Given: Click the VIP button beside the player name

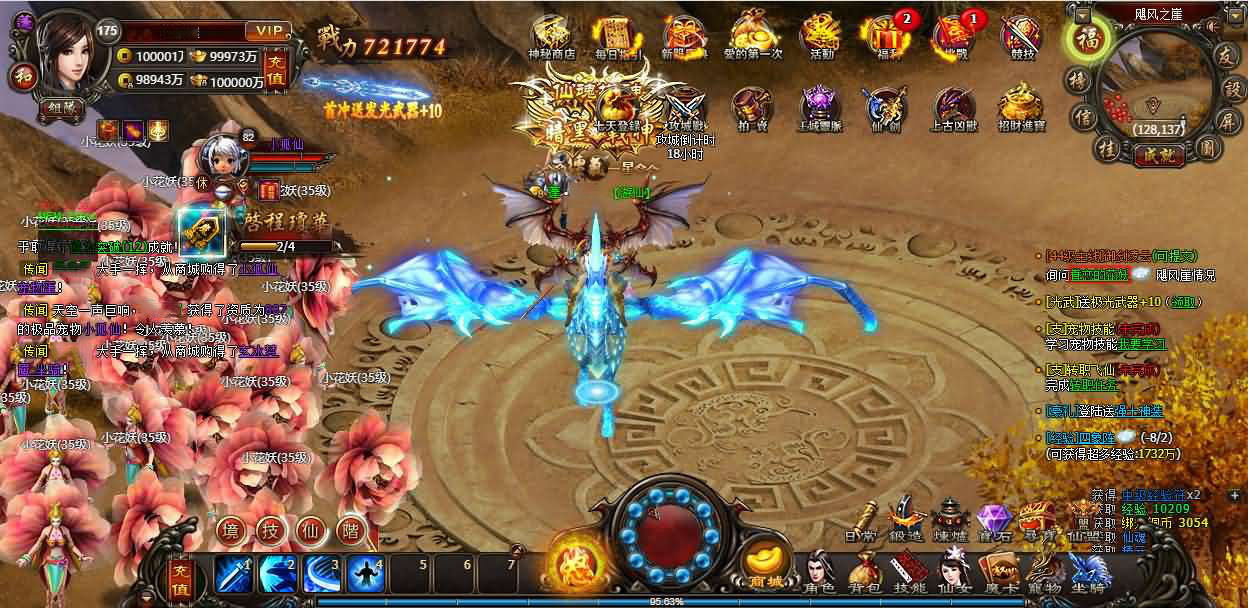Looking at the screenshot, I should click(x=269, y=31).
